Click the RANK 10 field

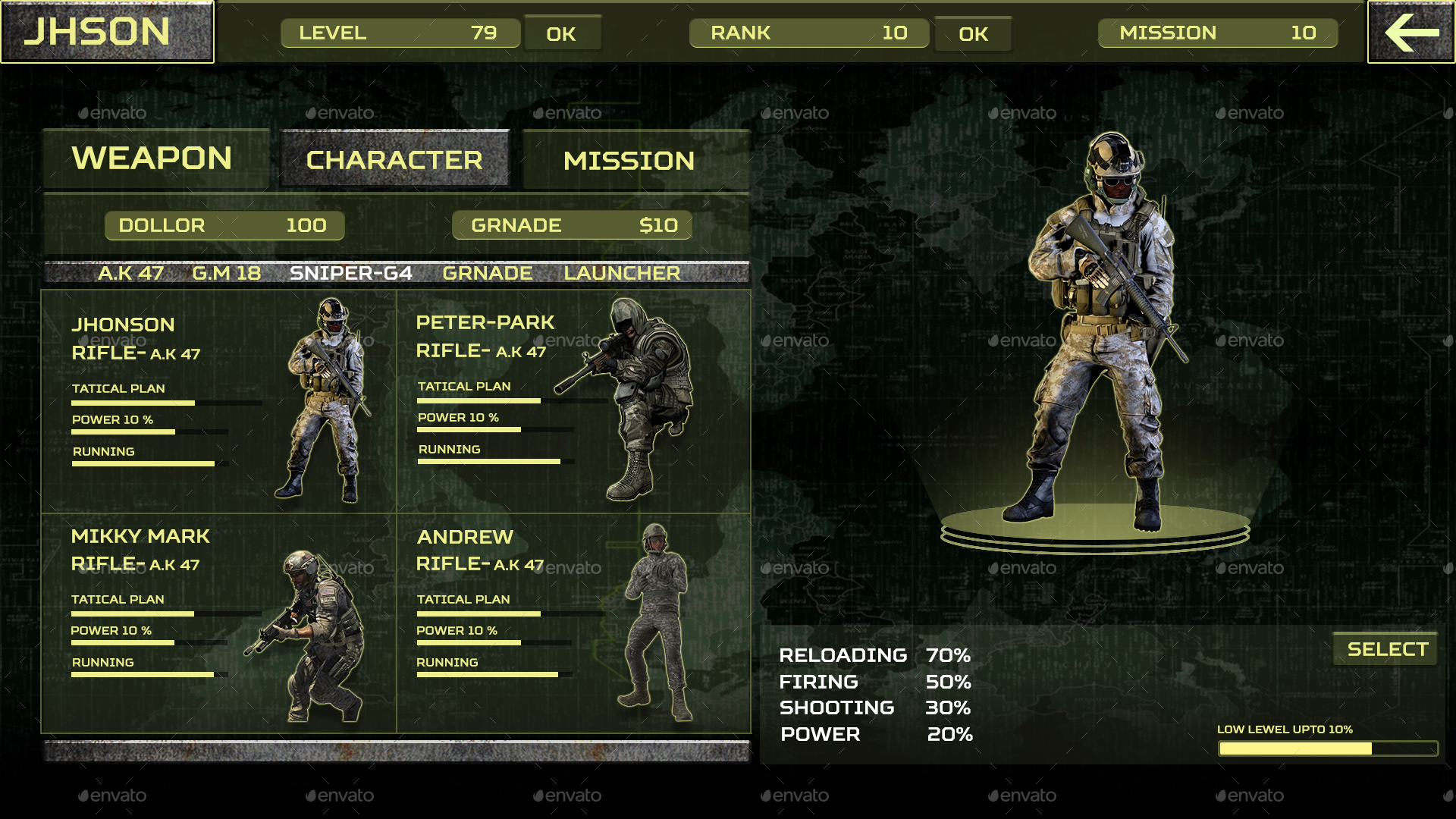[x=808, y=33]
